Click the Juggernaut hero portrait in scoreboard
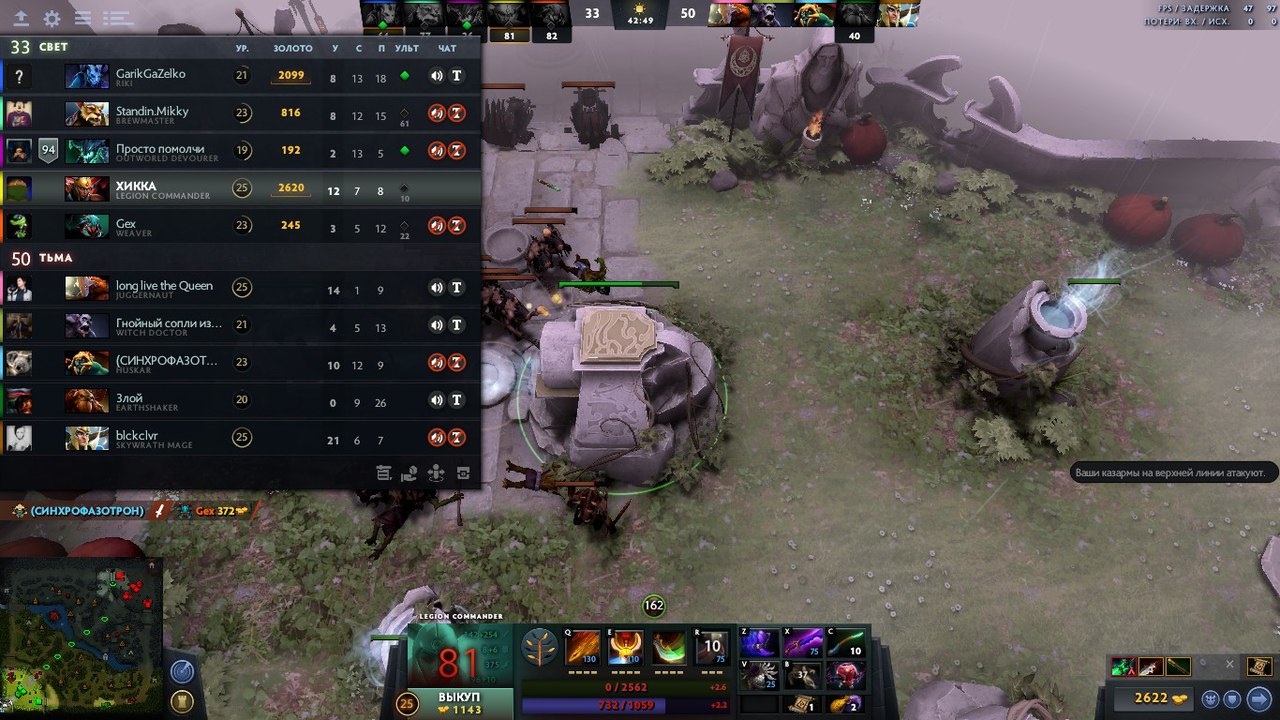1280x720 pixels. [x=87, y=288]
